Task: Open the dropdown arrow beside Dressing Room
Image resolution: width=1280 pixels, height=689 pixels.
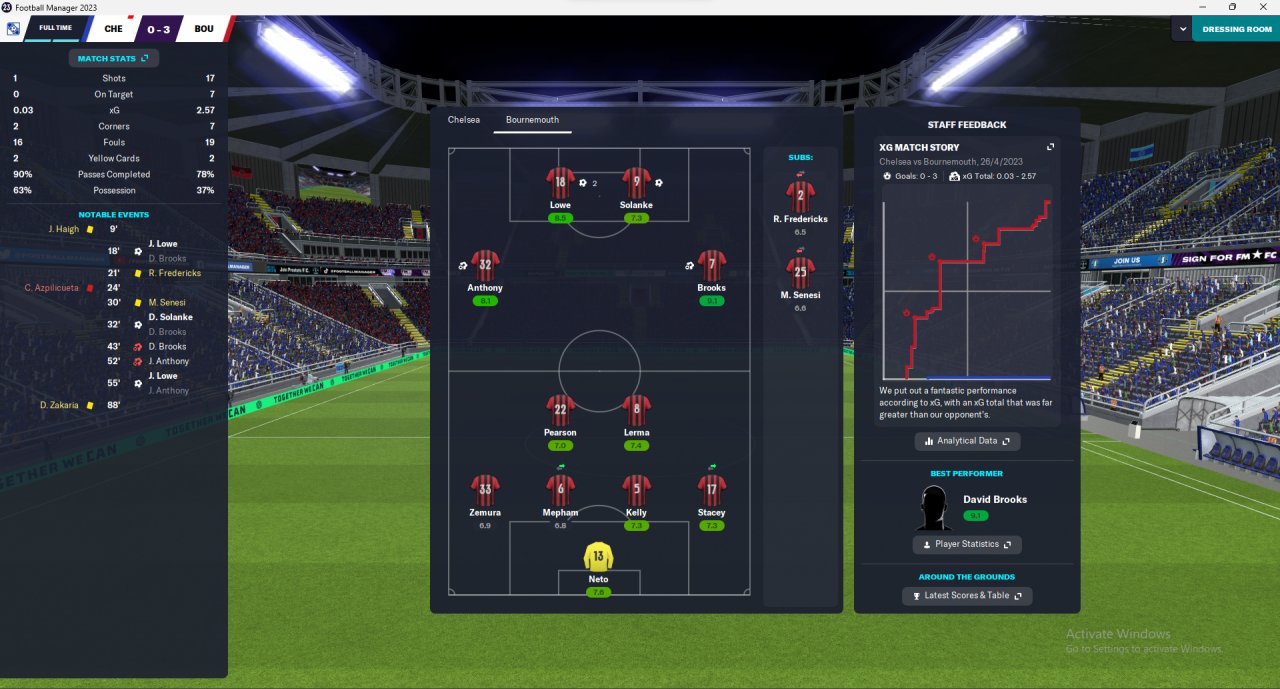Action: (1181, 29)
